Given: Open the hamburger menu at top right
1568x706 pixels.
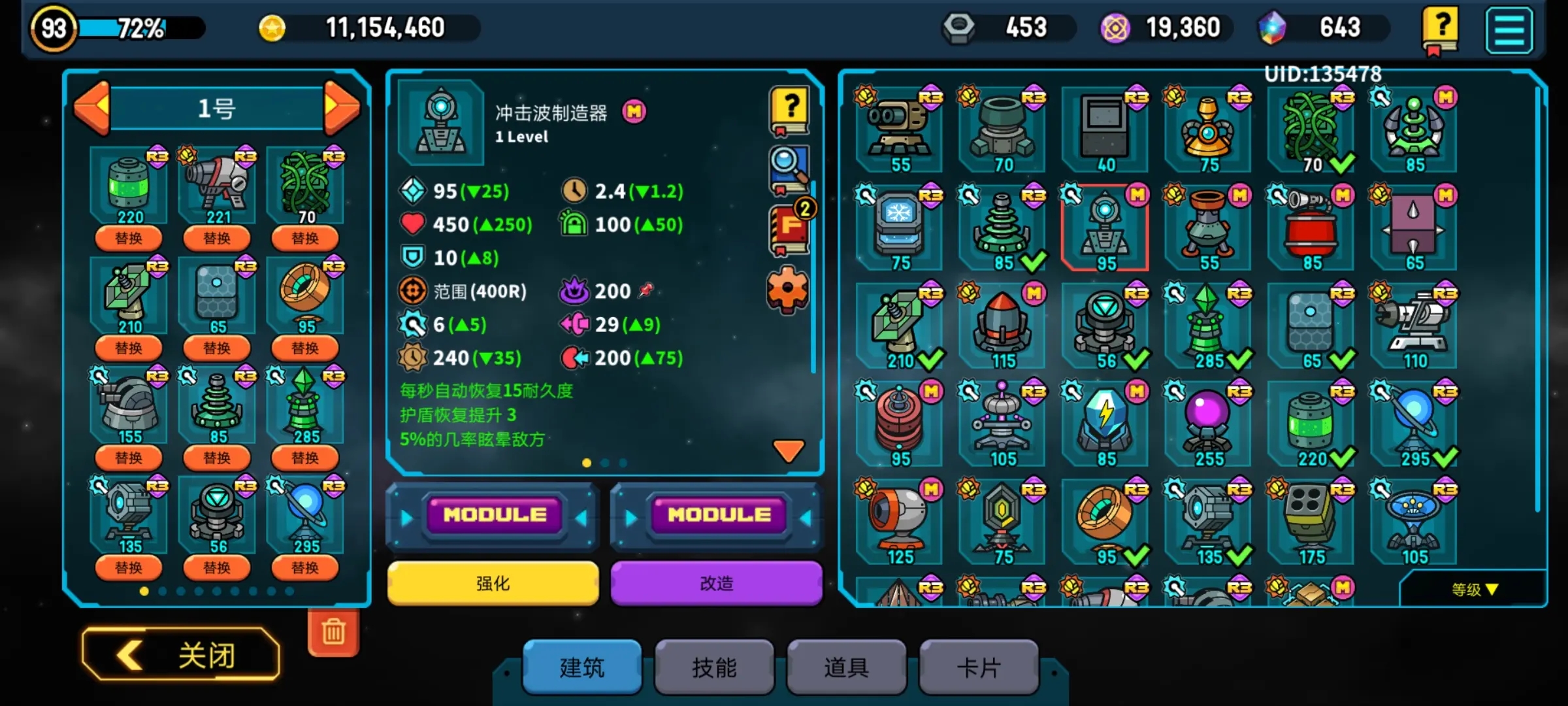Looking at the screenshot, I should coord(1511,29).
